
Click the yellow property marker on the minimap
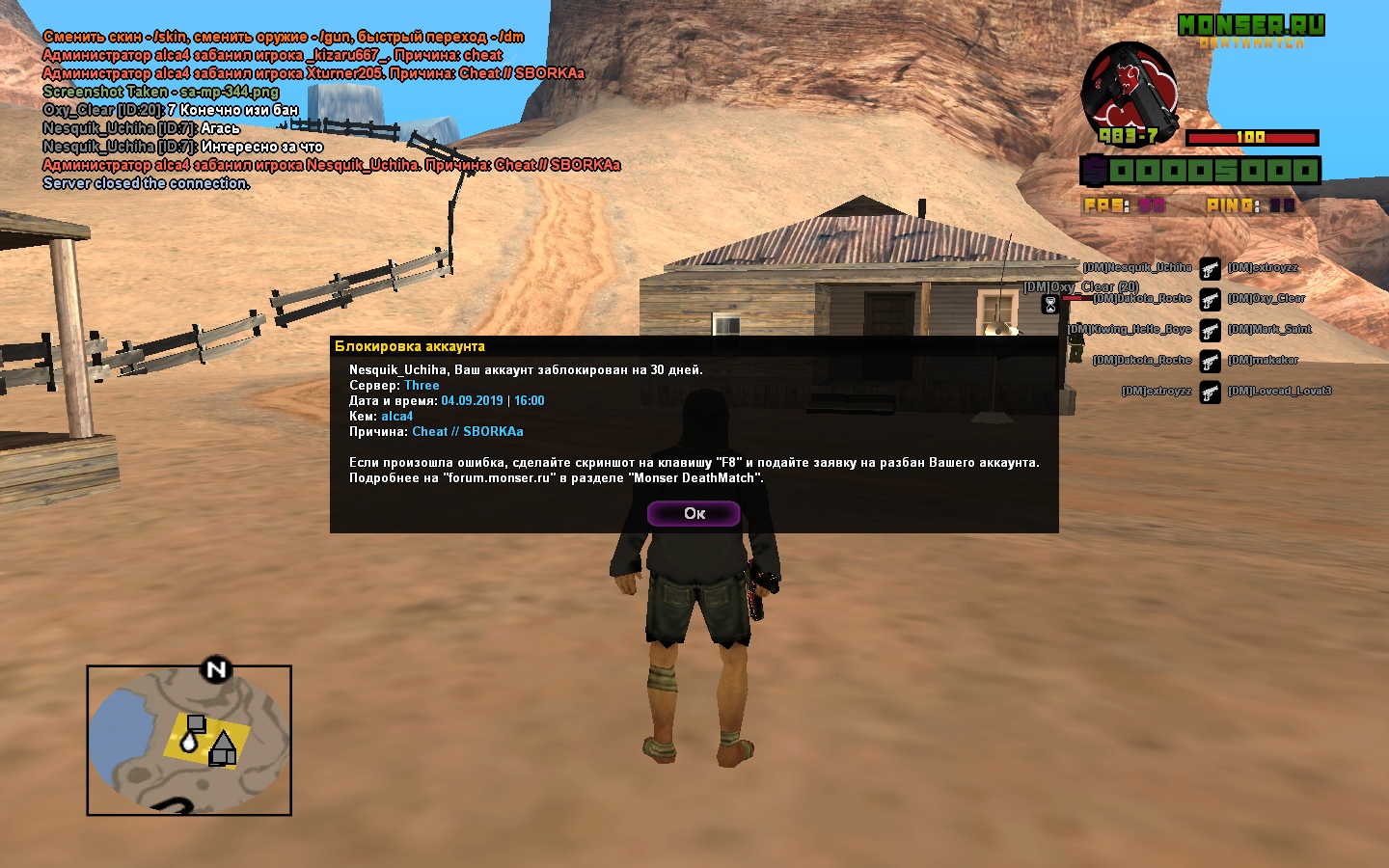coord(206,740)
